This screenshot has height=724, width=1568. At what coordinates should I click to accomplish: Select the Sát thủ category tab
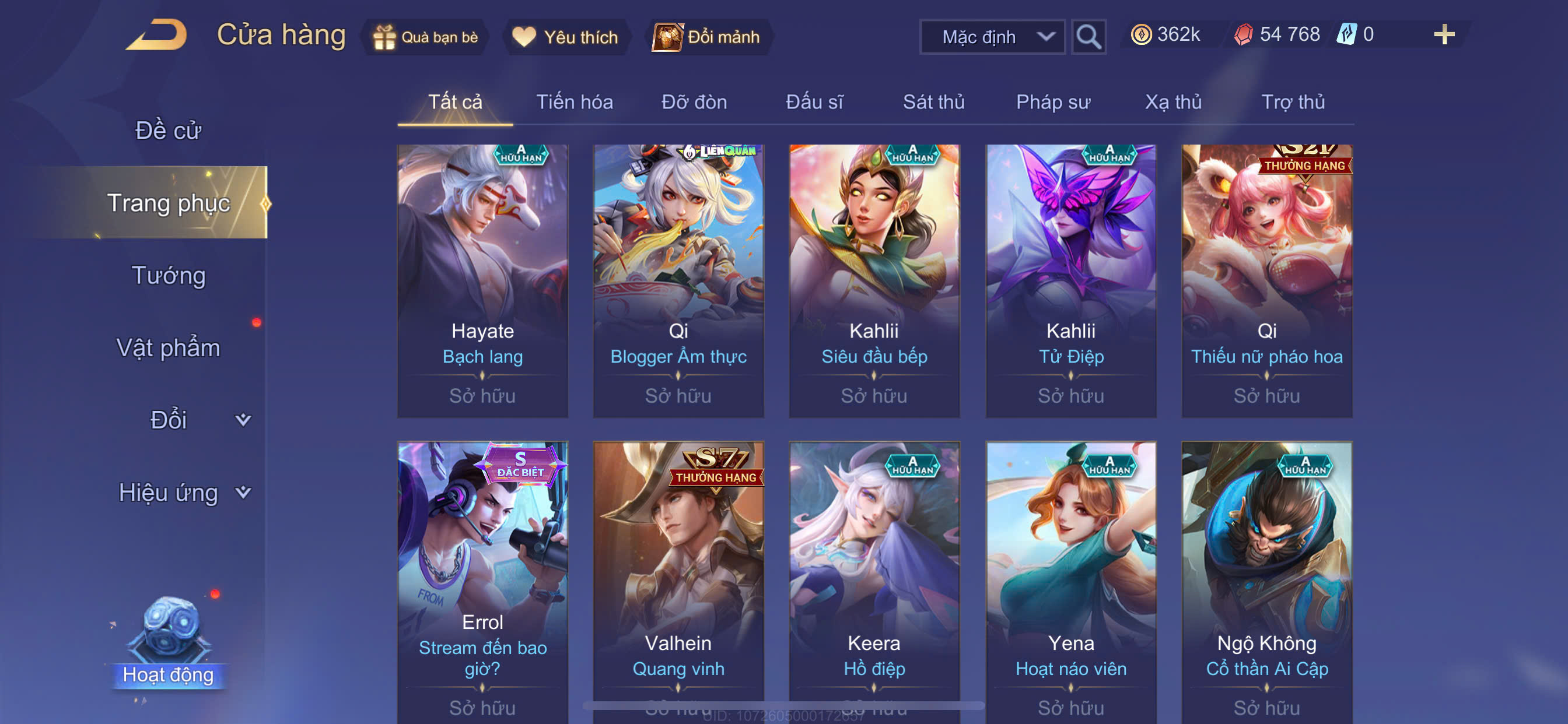coord(933,102)
